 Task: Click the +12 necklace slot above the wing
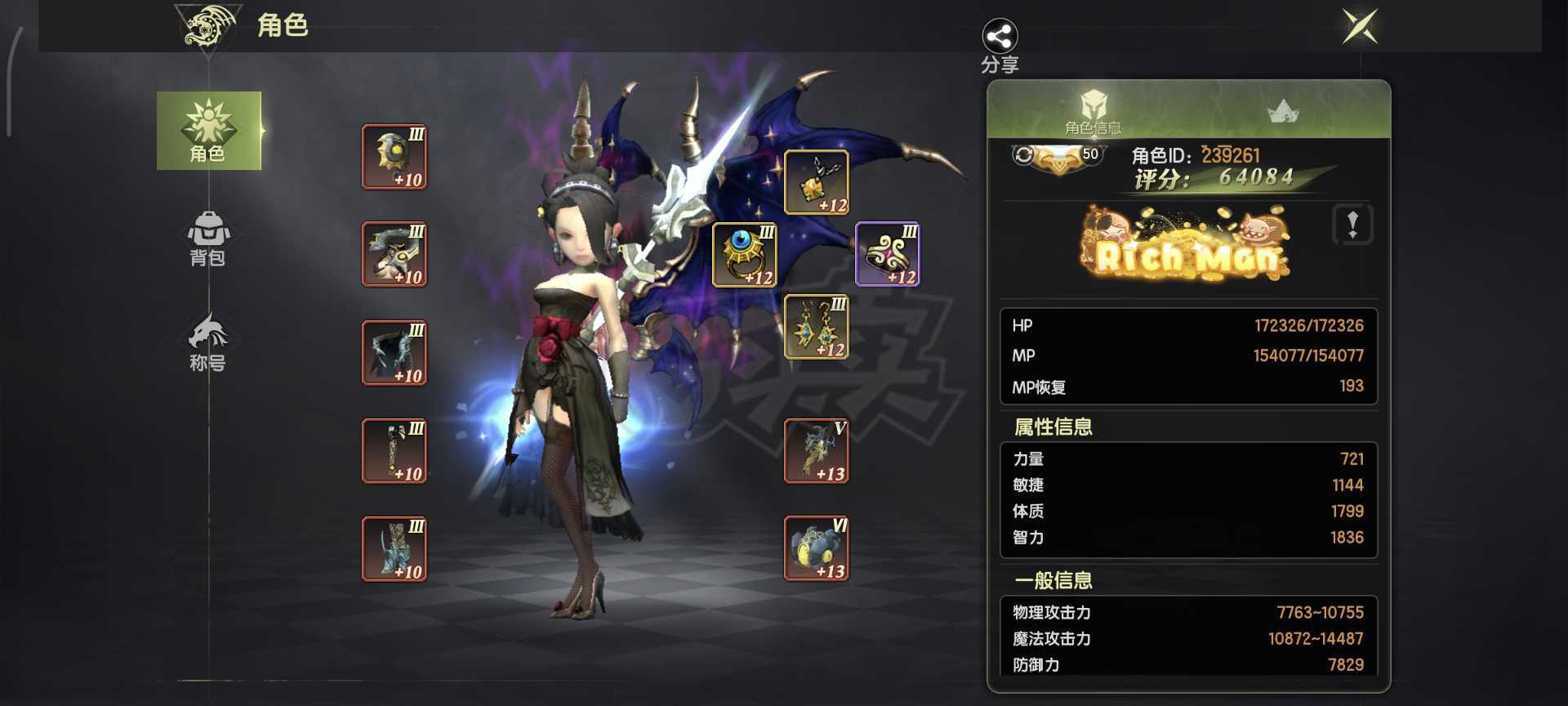click(x=816, y=181)
